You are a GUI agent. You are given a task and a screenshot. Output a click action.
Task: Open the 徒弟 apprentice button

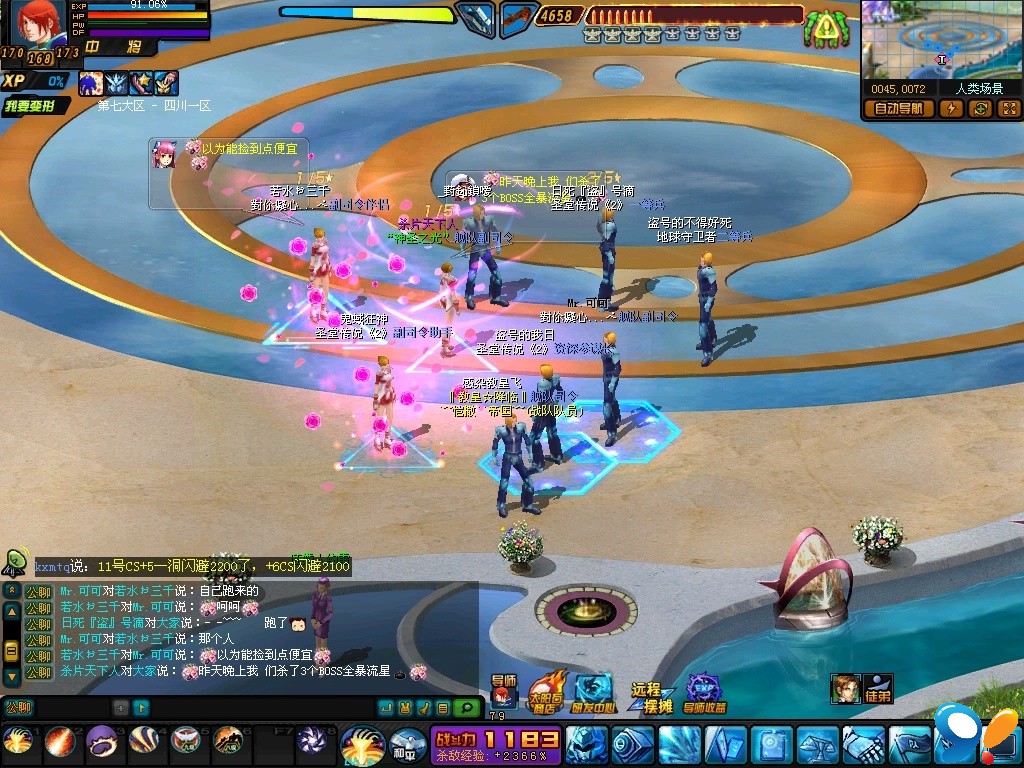tap(877, 688)
